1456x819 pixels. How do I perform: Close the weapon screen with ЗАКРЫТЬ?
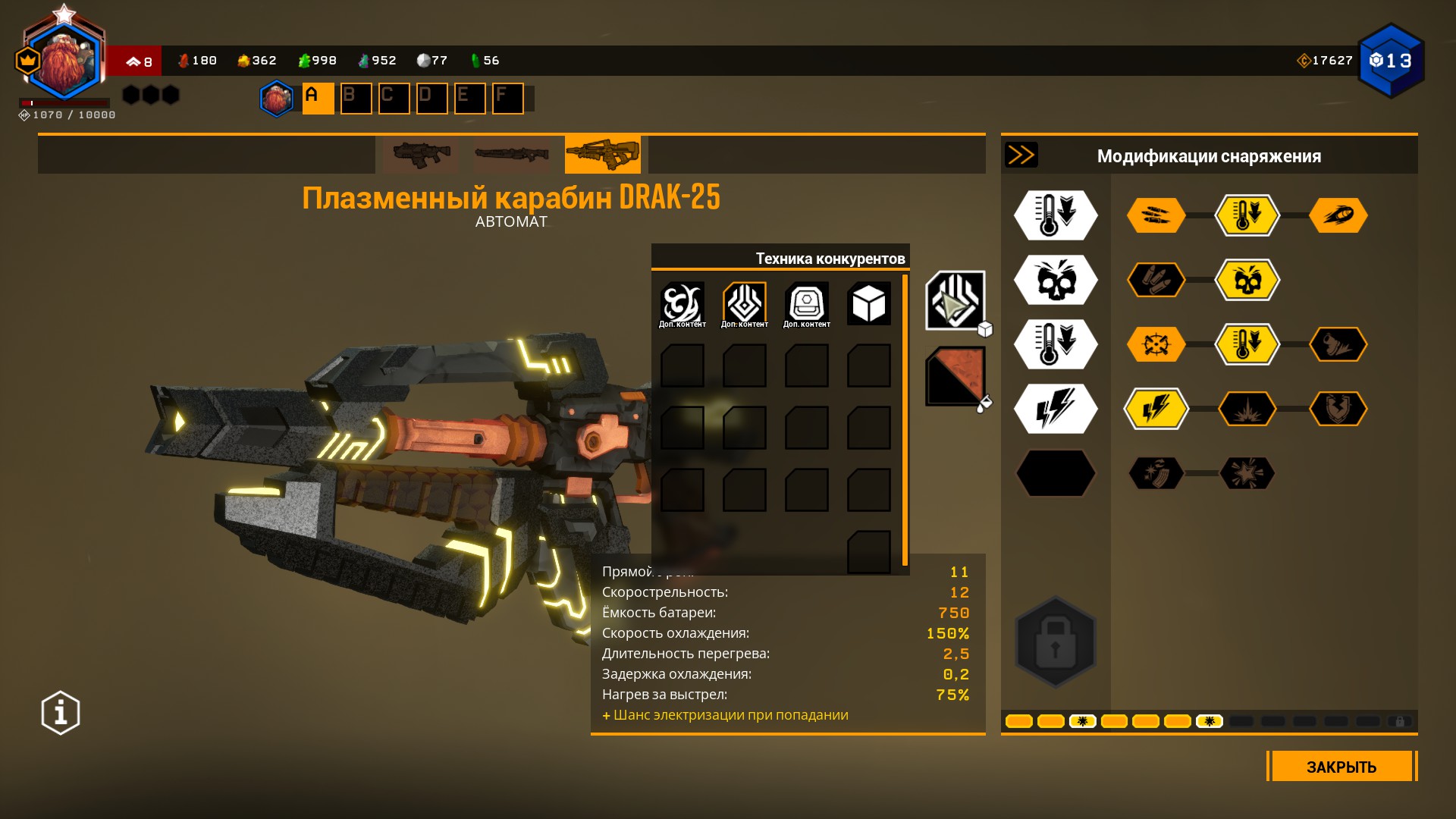(x=1341, y=767)
